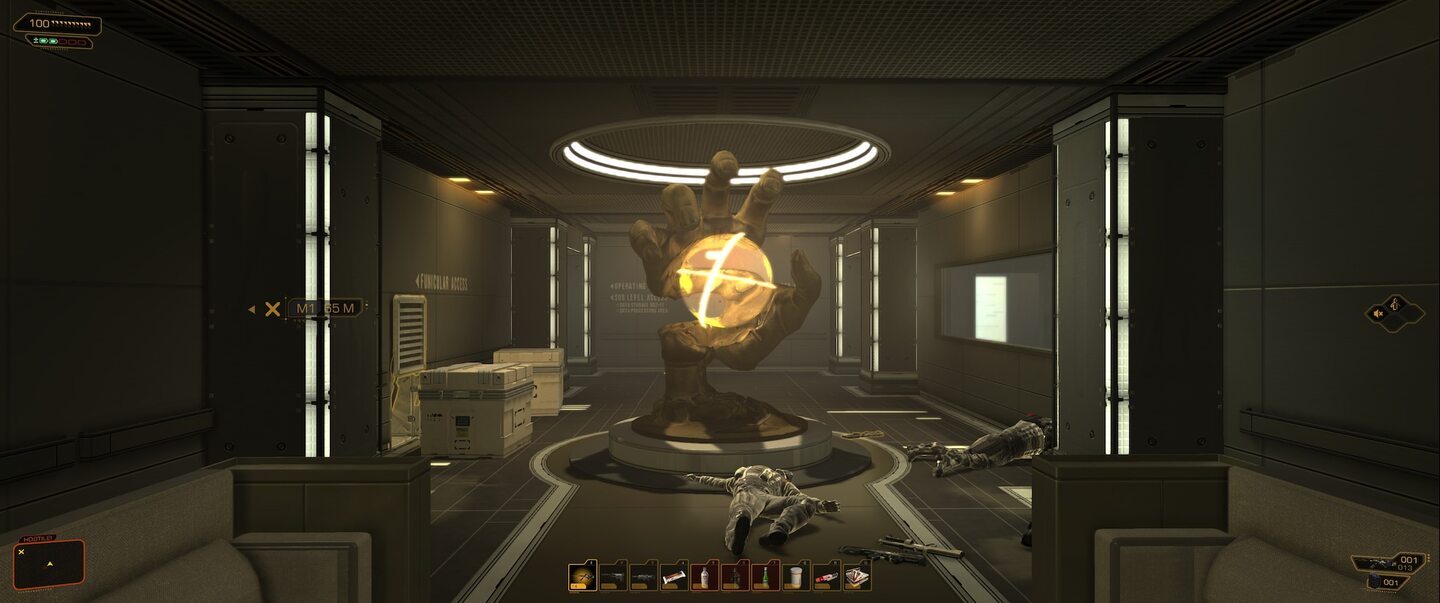Viewport: 1440px width, 603px height.
Task: Click the muted speaker augmentation icon
Action: 1379,313
